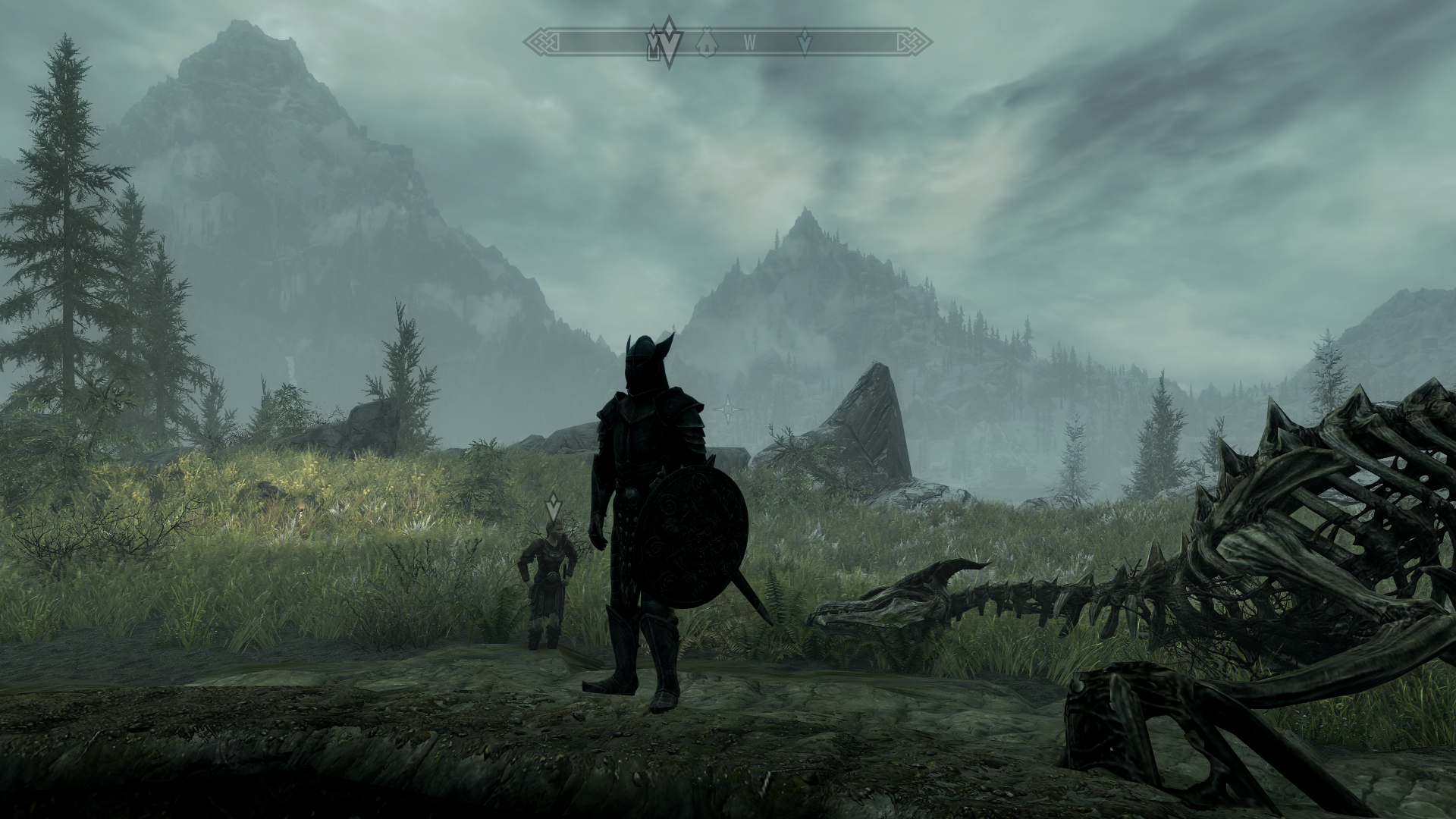Select the quest arrow above the follower

point(554,503)
